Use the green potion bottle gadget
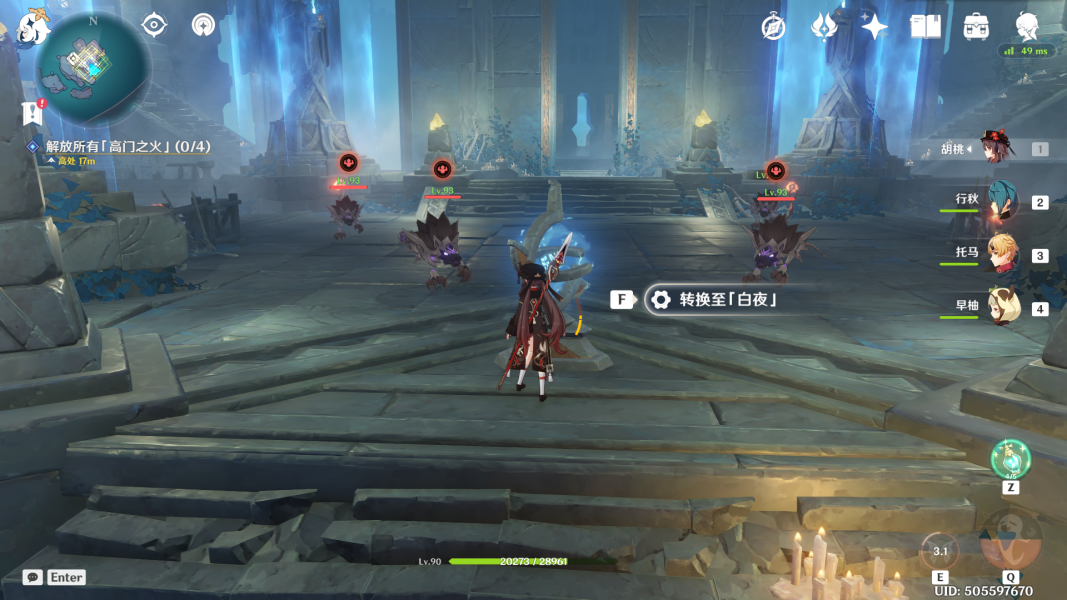The width and height of the screenshot is (1067, 600). click(1010, 459)
